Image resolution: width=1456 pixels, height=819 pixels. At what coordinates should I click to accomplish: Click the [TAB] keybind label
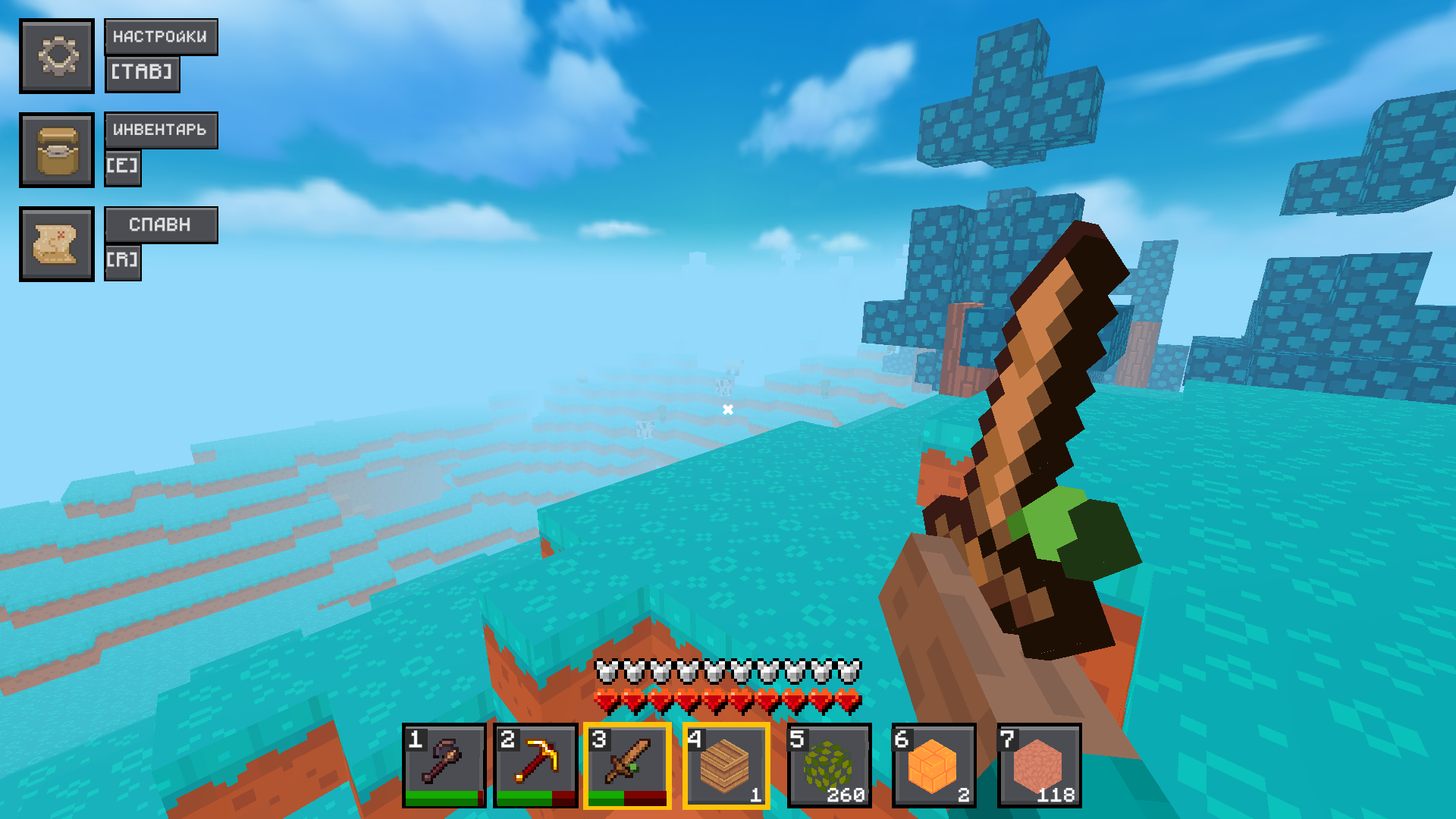[143, 74]
